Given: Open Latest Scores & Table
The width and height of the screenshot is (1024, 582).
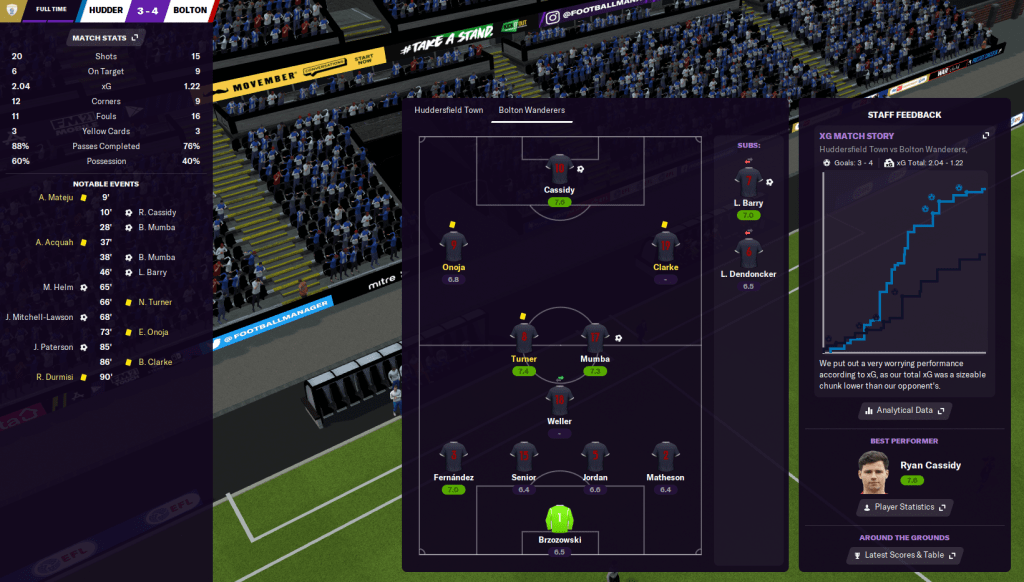Looking at the screenshot, I should tap(905, 555).
